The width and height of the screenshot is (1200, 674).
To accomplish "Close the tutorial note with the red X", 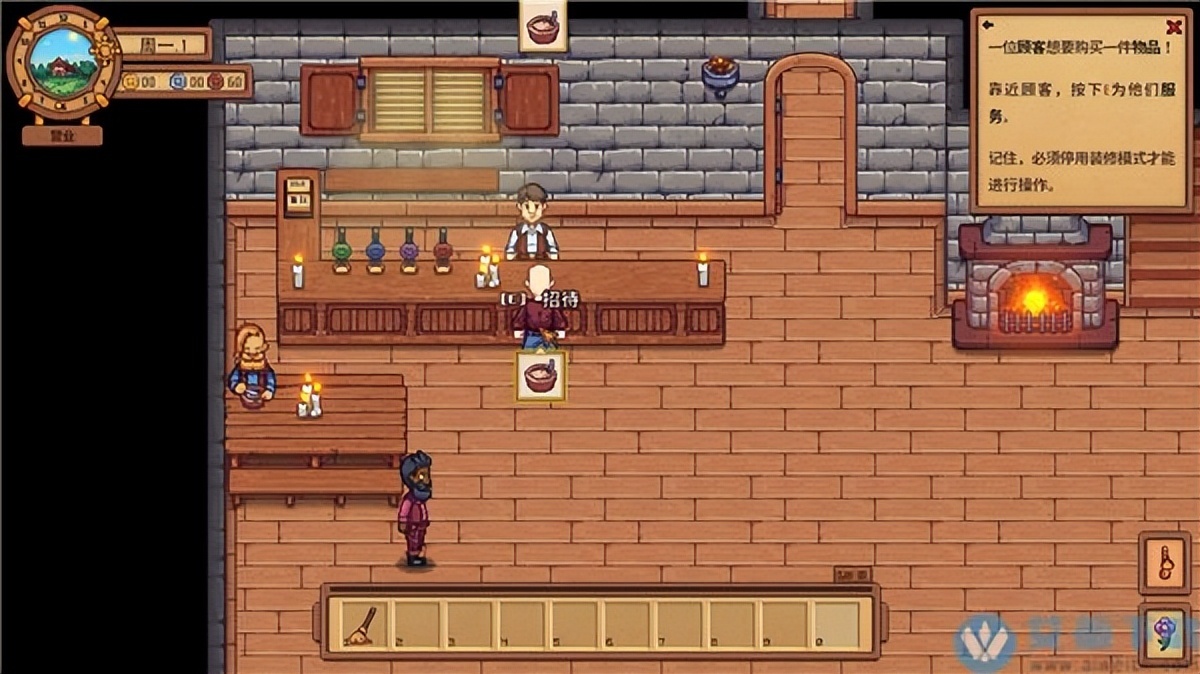I will click(x=1174, y=27).
